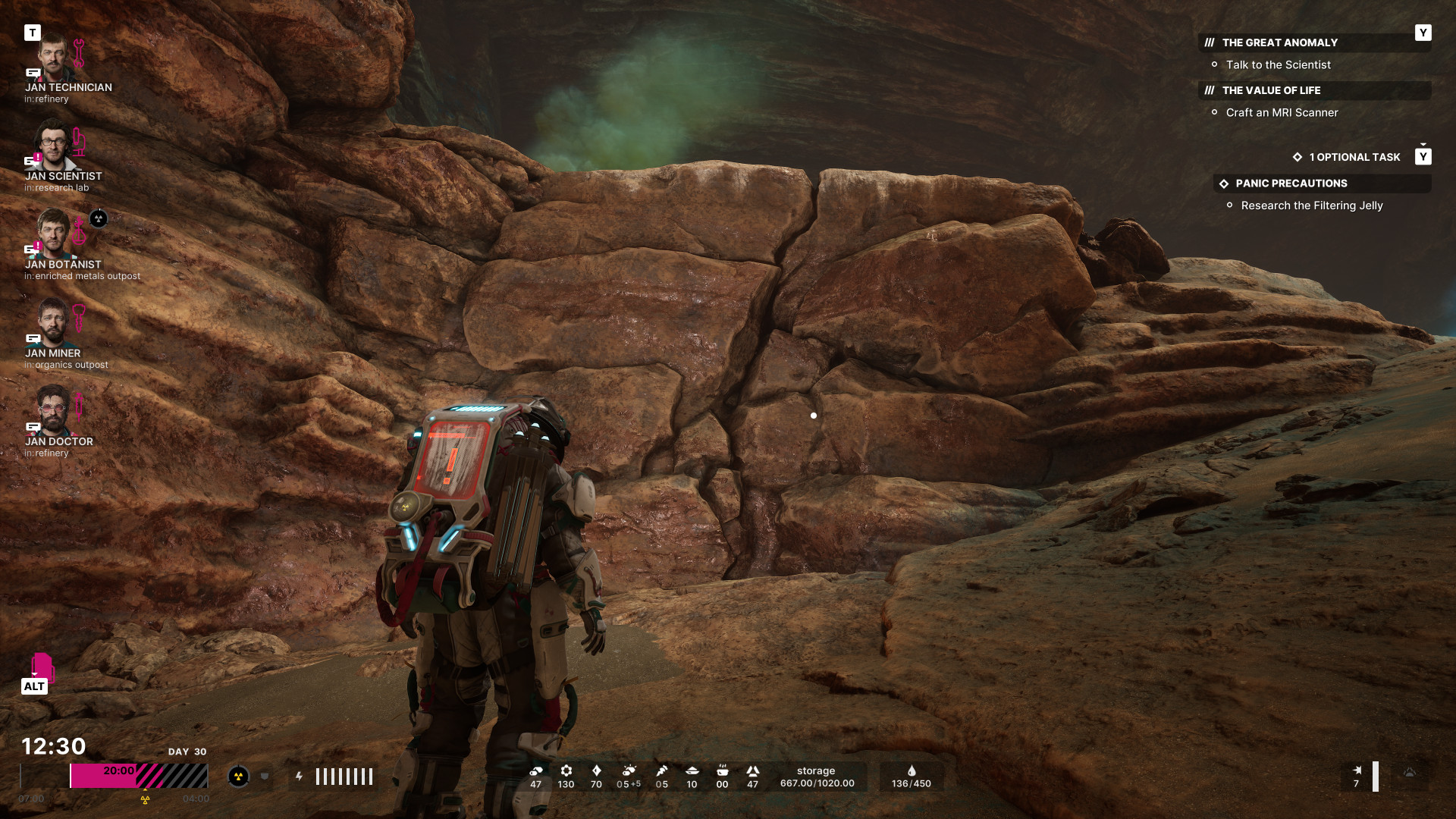Select Jan Technician's portrait

point(52,58)
